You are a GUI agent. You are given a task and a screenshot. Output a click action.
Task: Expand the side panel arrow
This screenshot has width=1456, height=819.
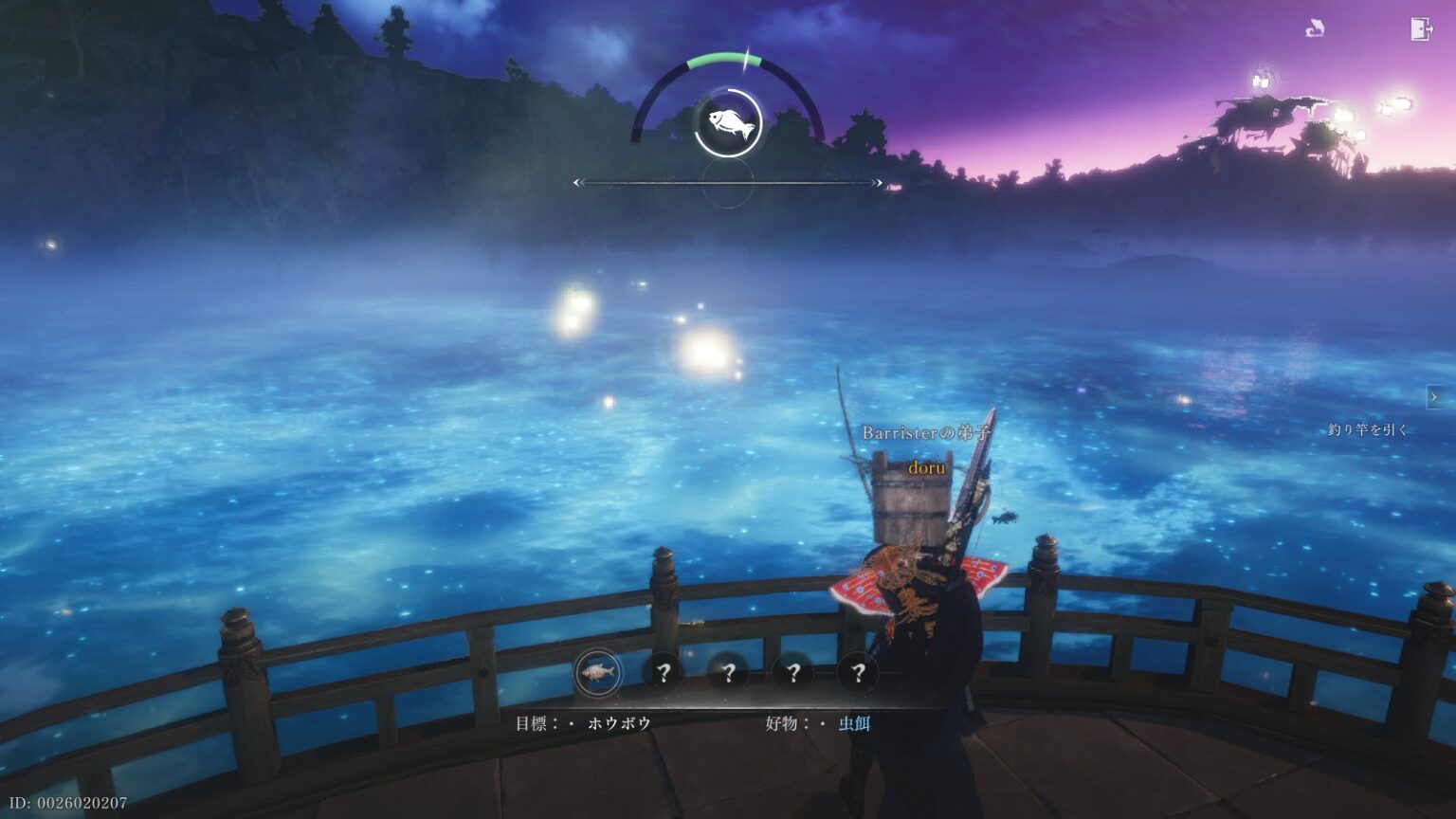1434,397
